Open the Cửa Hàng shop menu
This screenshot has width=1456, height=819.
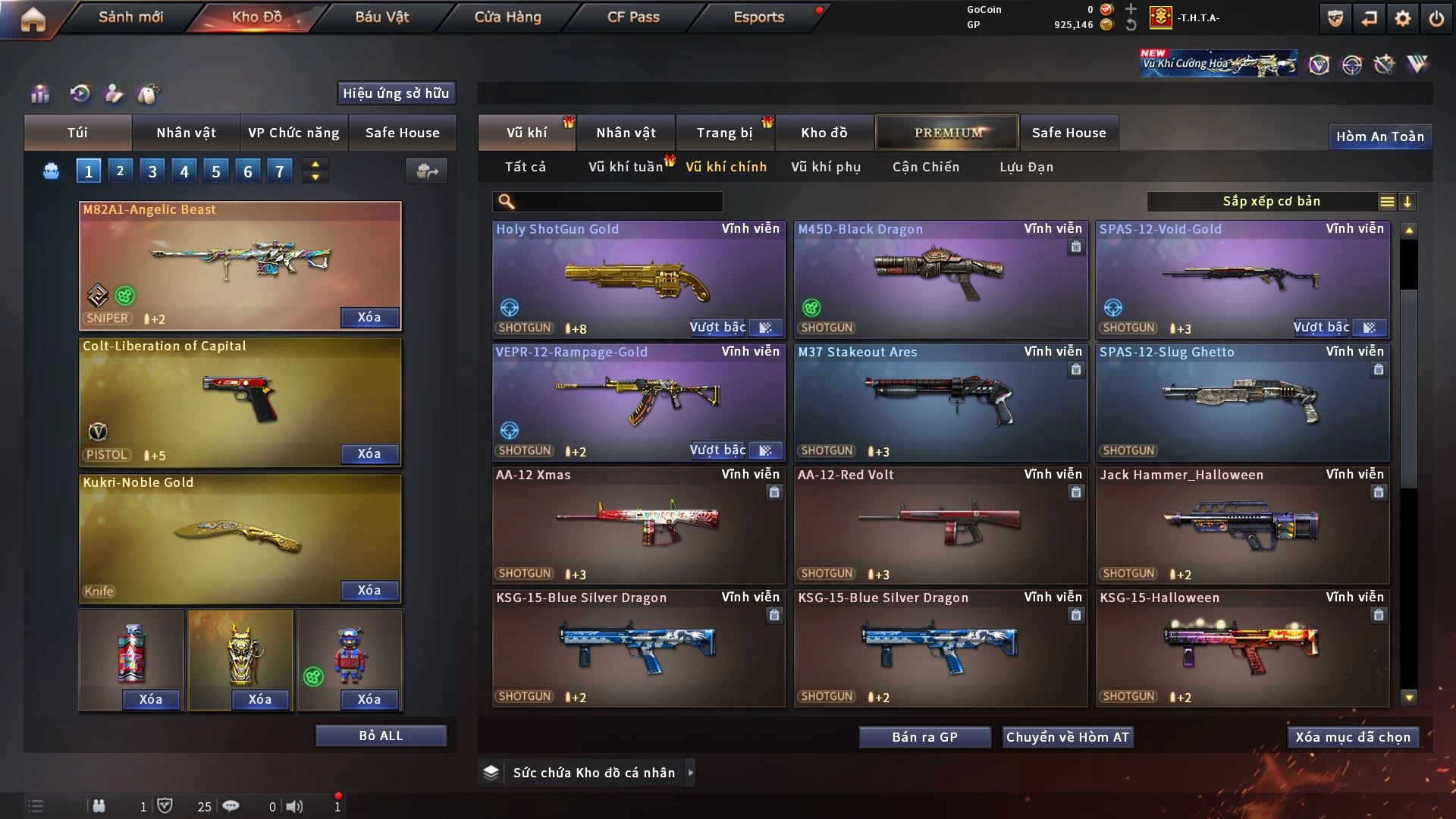(x=507, y=17)
